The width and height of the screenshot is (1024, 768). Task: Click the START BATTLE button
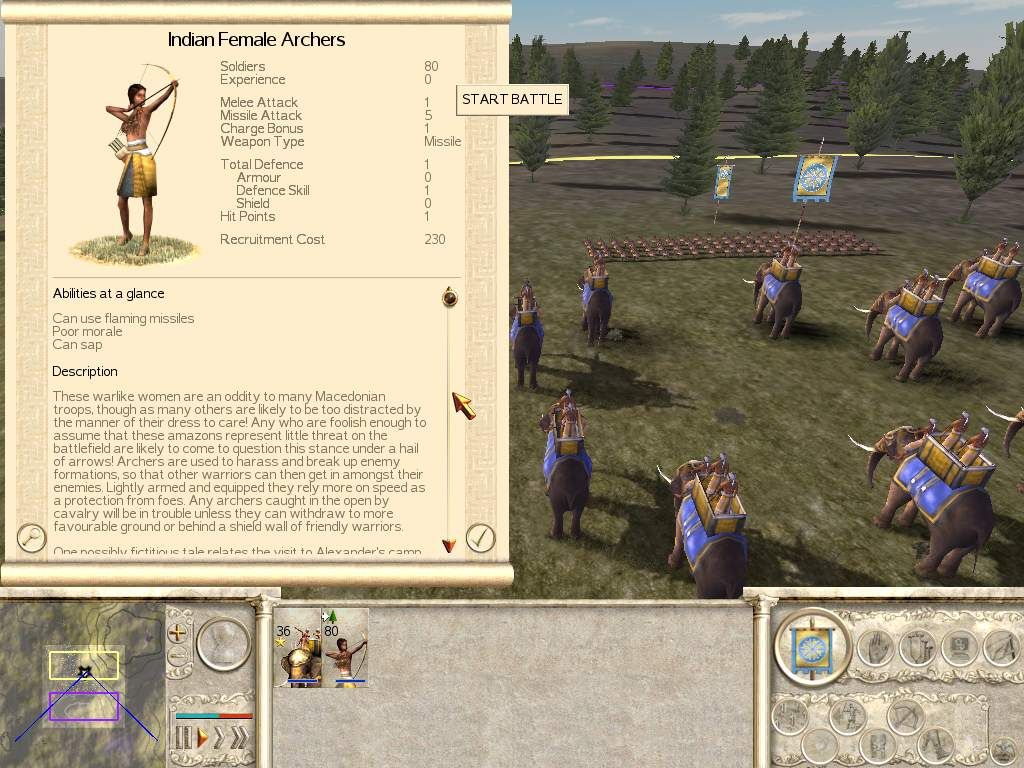pos(512,100)
